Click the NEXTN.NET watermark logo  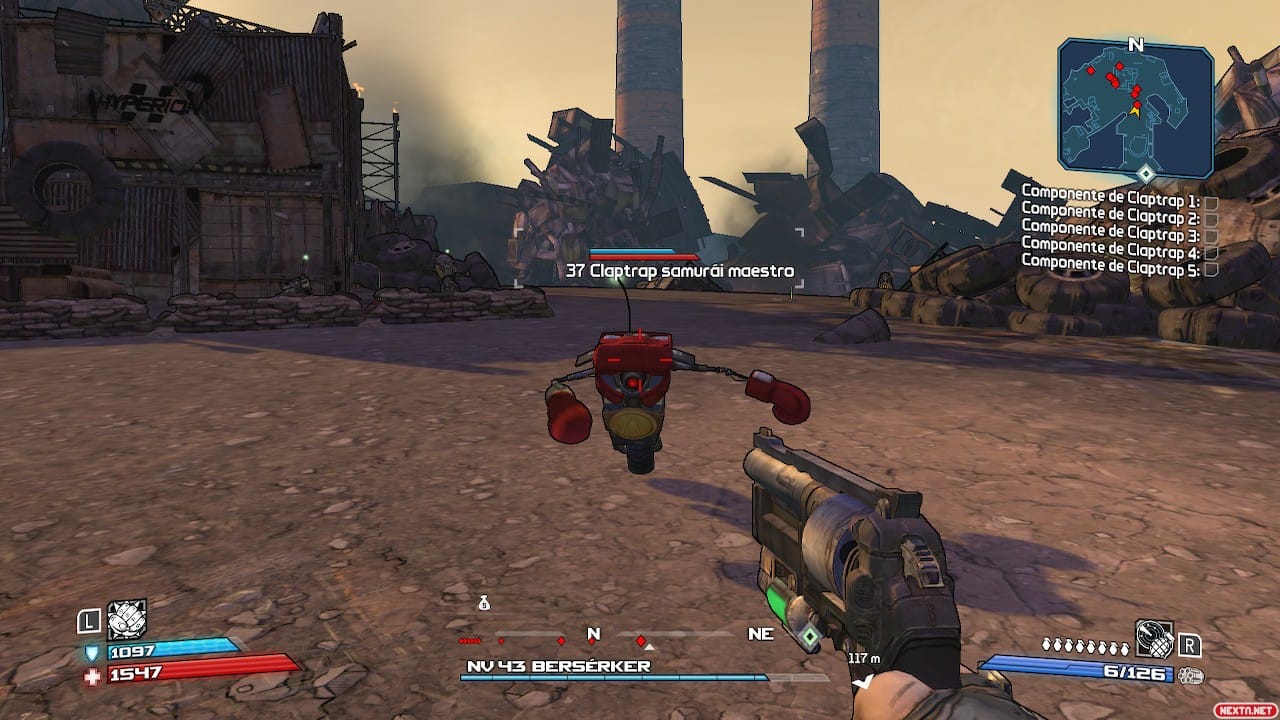1244,708
